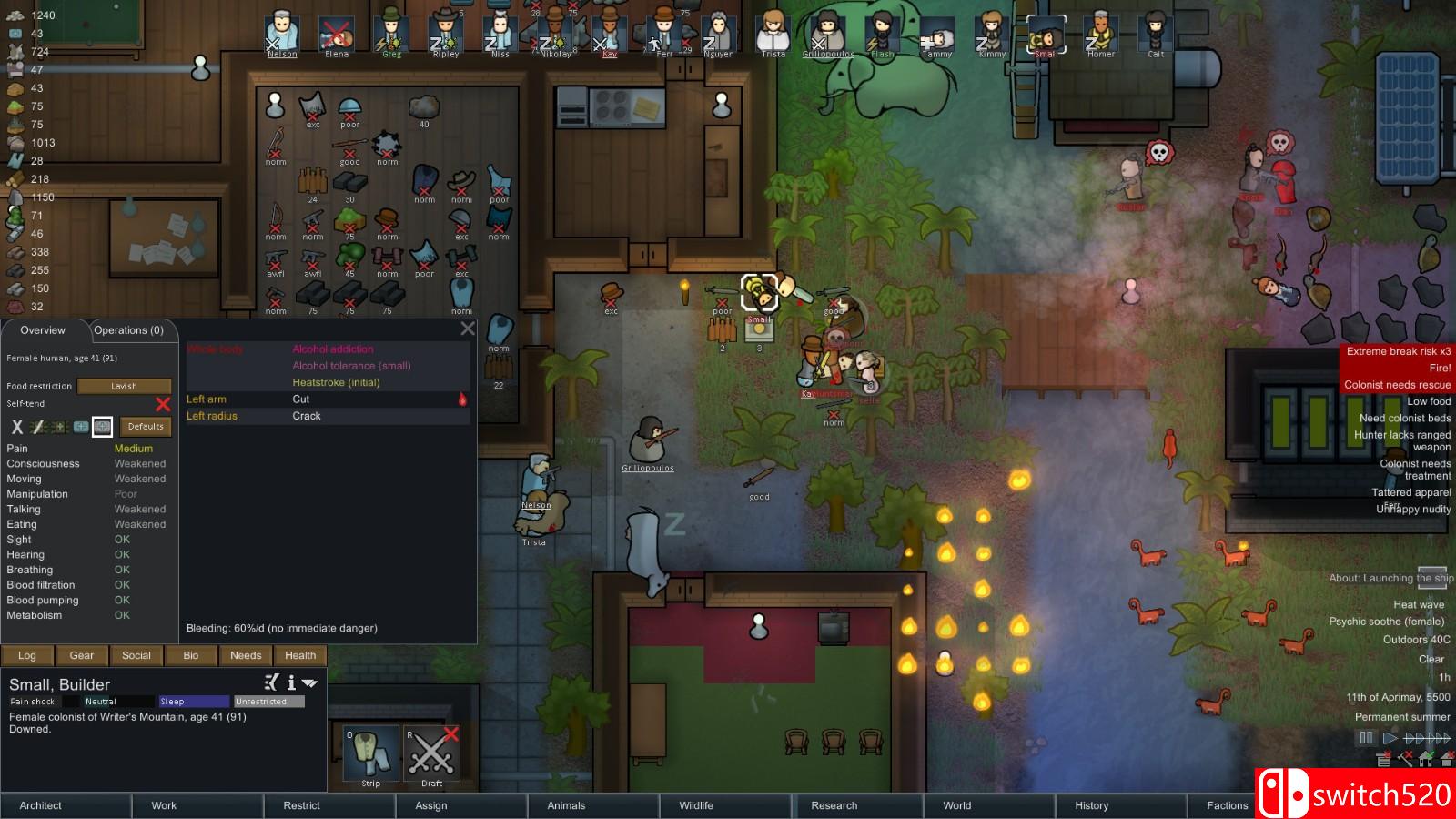Pause the game with the pause icon
This screenshot has width=1456, height=819.
click(1366, 738)
